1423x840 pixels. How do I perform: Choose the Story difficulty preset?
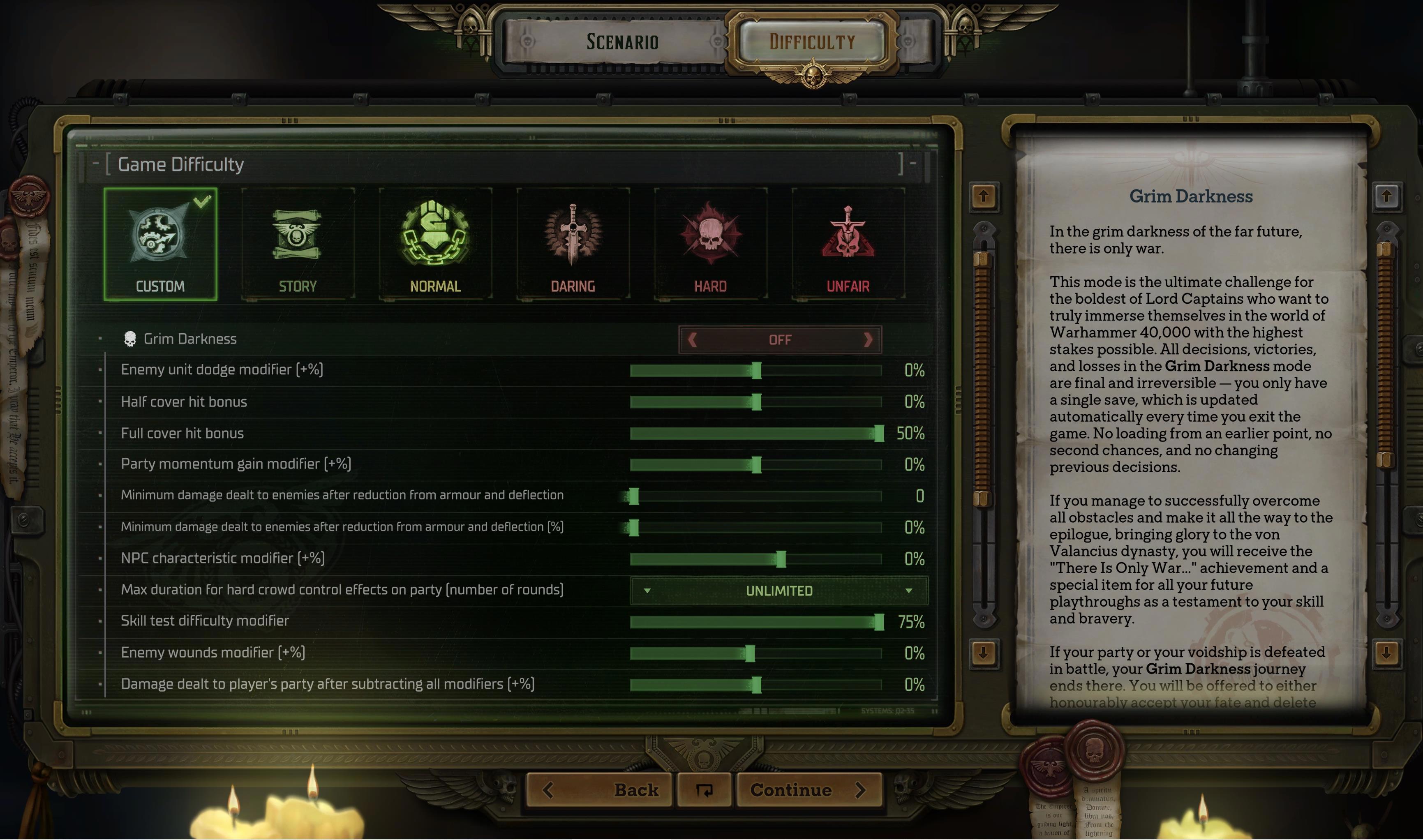pyautogui.click(x=298, y=244)
